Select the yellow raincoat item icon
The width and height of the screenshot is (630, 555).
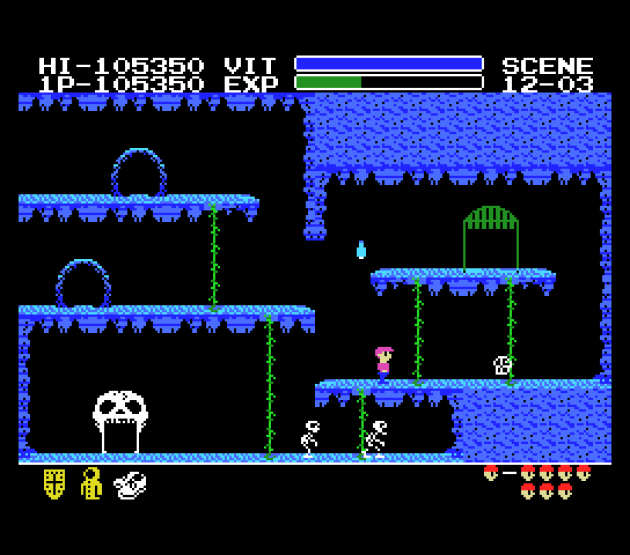91,483
